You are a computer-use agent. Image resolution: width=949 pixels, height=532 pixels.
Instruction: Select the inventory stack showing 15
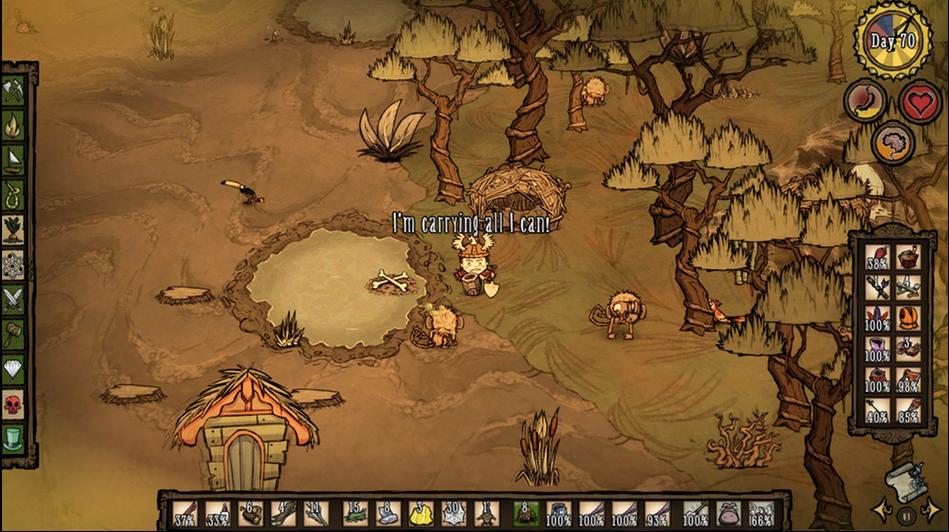pos(355,514)
